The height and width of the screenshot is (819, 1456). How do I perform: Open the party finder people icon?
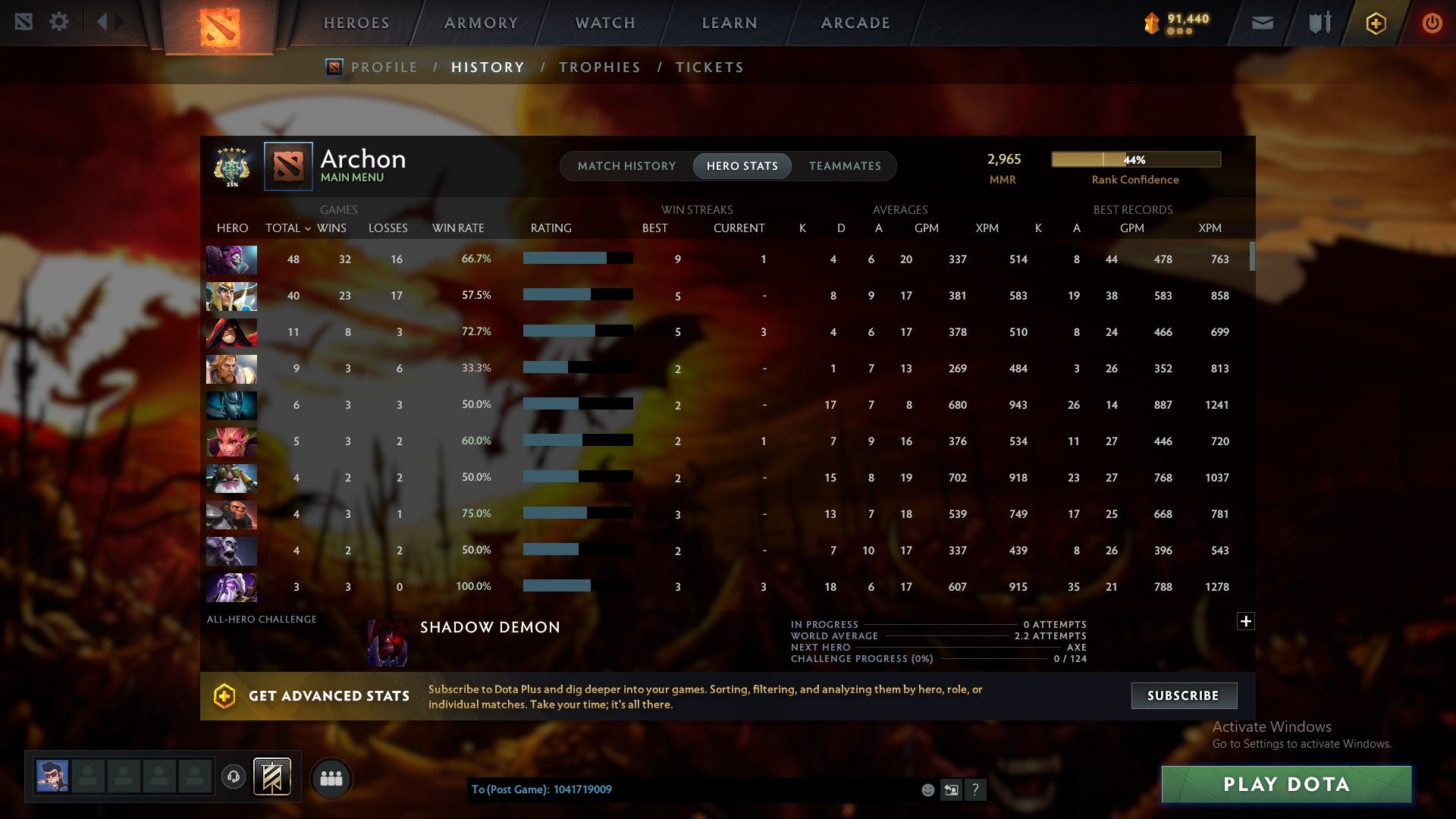click(331, 778)
